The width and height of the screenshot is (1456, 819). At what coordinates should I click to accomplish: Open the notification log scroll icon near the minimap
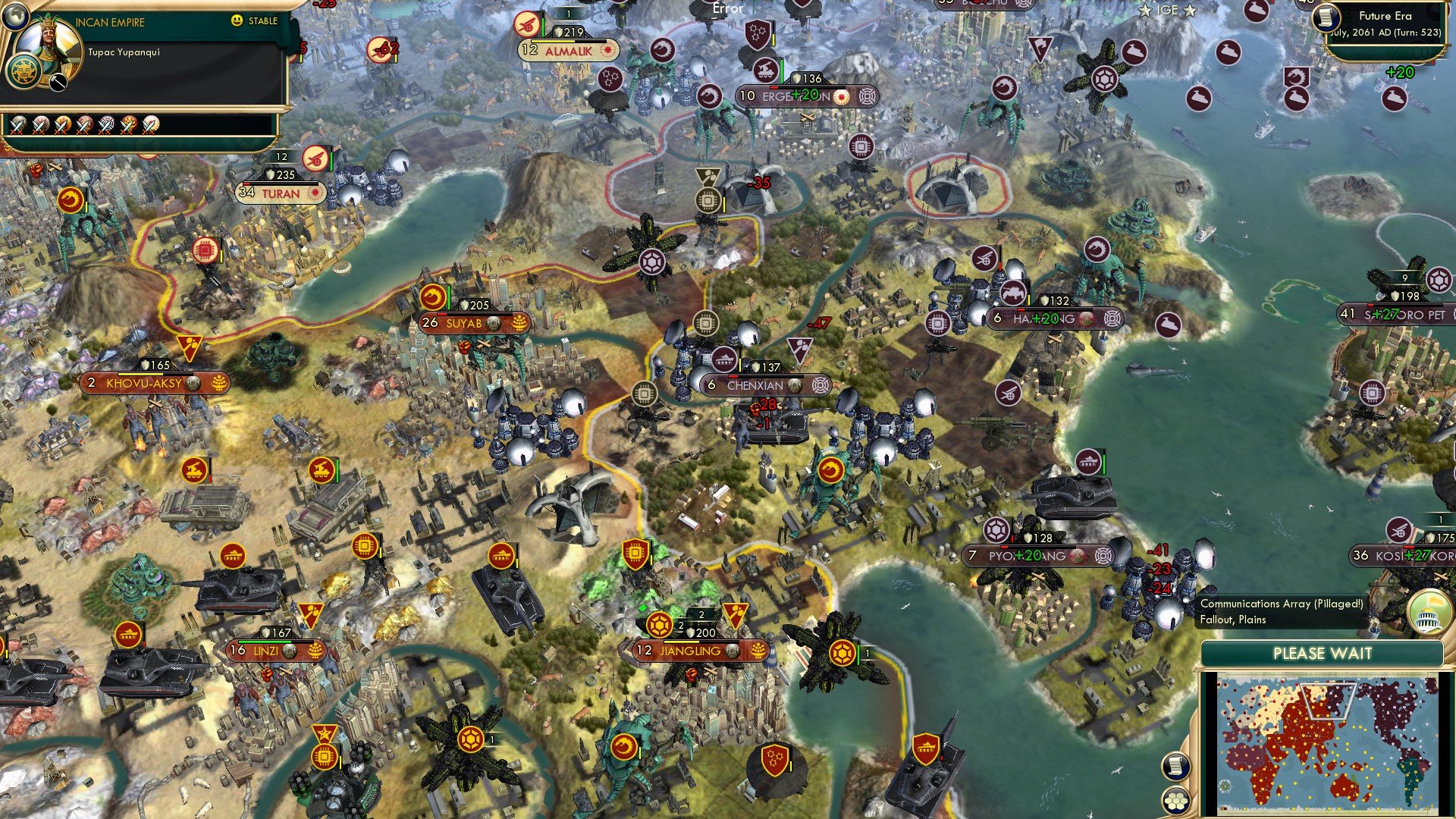(1175, 766)
